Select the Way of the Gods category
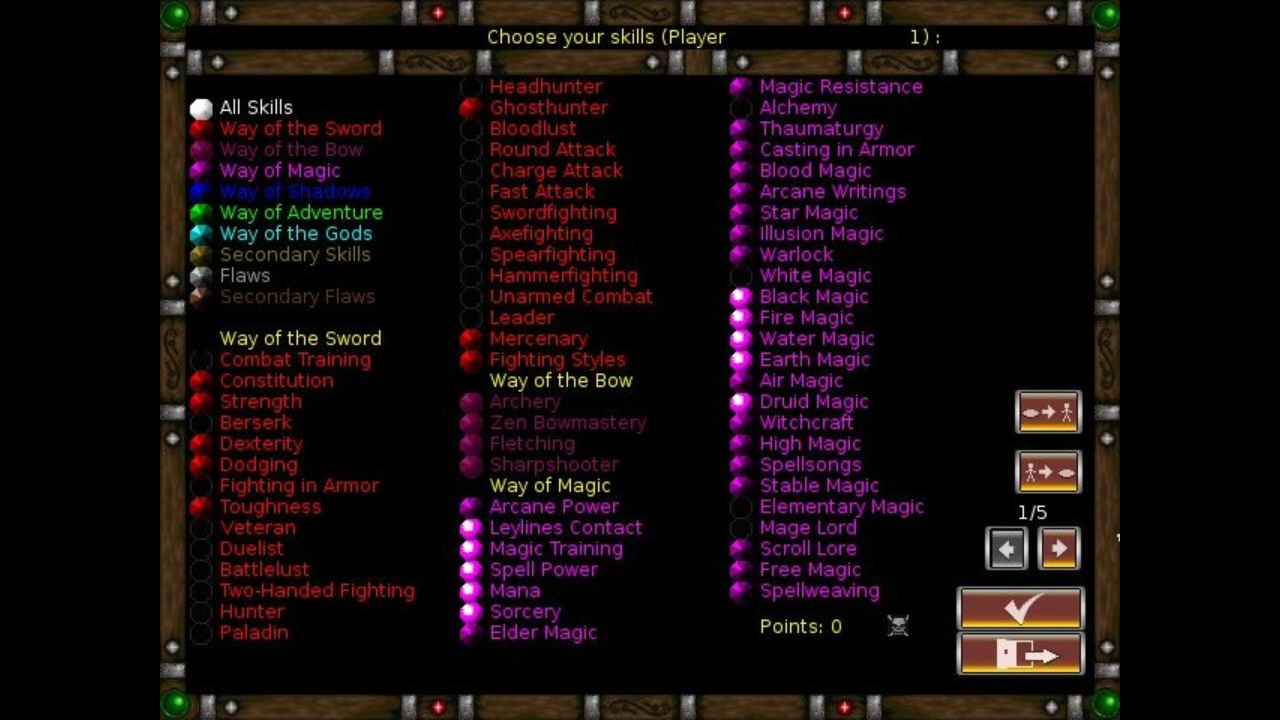This screenshot has height=720, width=1280. 296,233
